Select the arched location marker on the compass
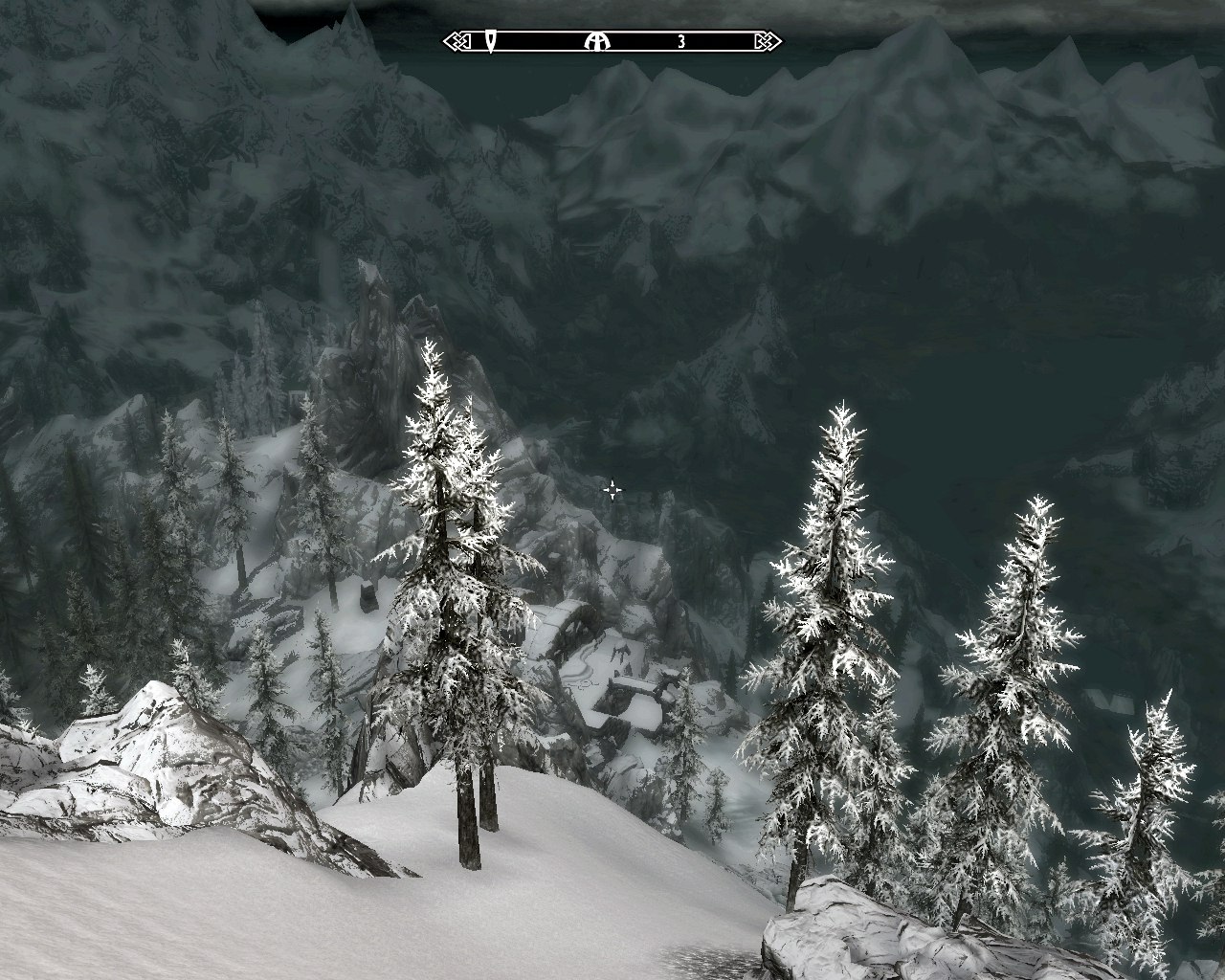Image resolution: width=1225 pixels, height=980 pixels. [x=597, y=41]
